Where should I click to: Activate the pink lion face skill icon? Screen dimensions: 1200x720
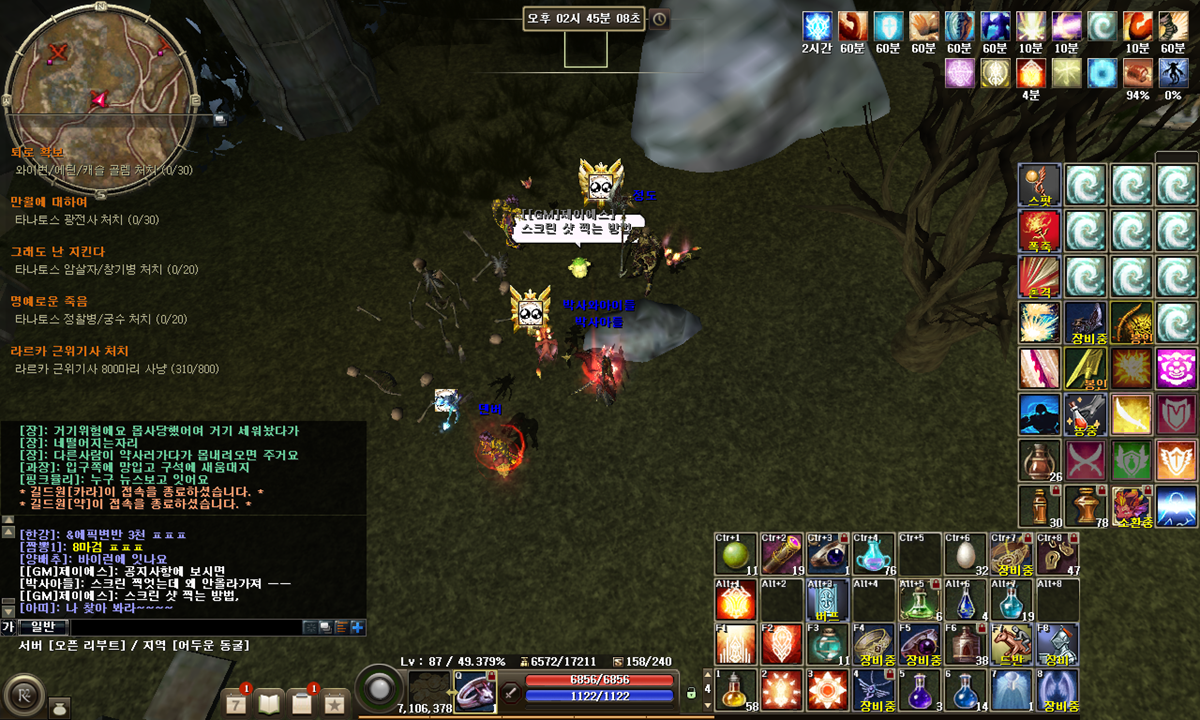[x=1176, y=368]
